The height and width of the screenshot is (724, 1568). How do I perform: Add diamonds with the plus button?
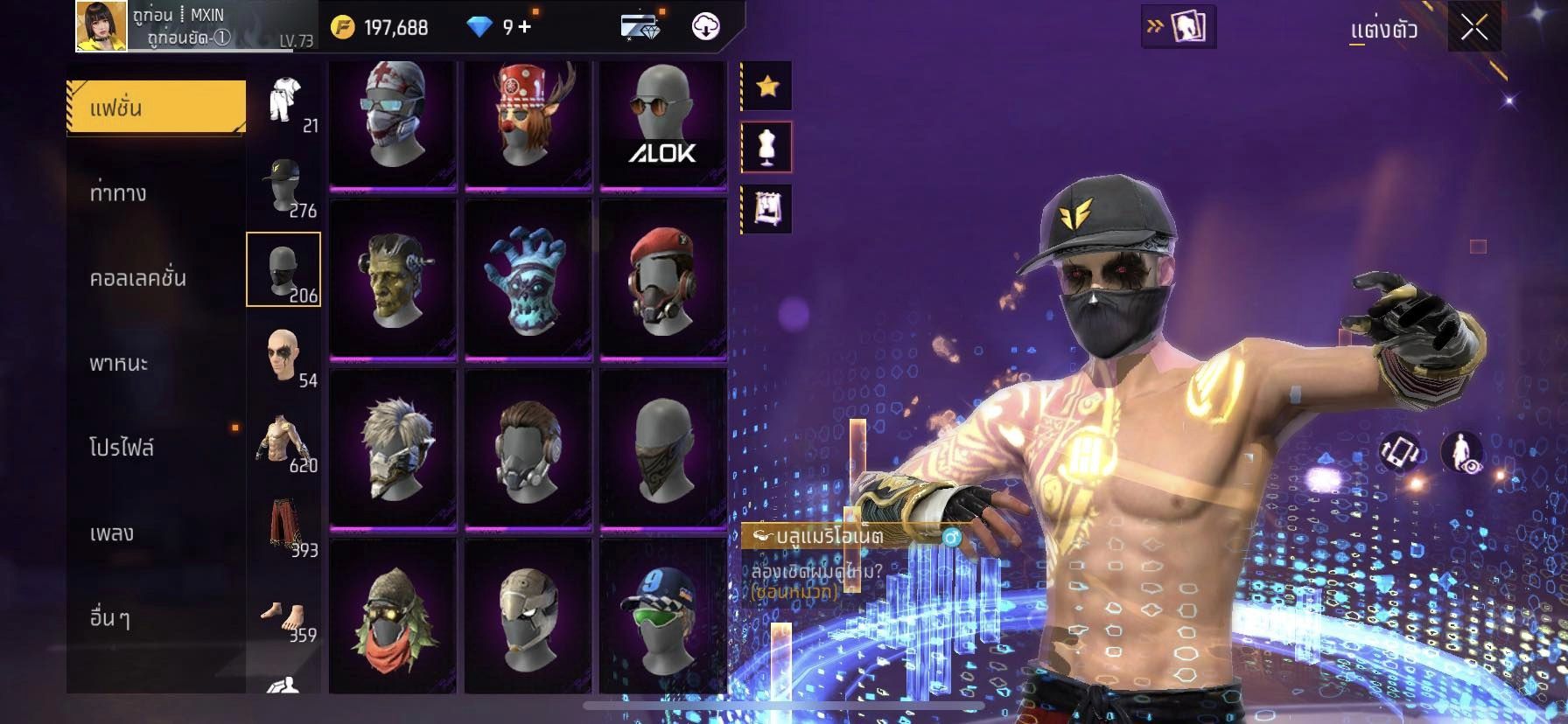click(524, 27)
